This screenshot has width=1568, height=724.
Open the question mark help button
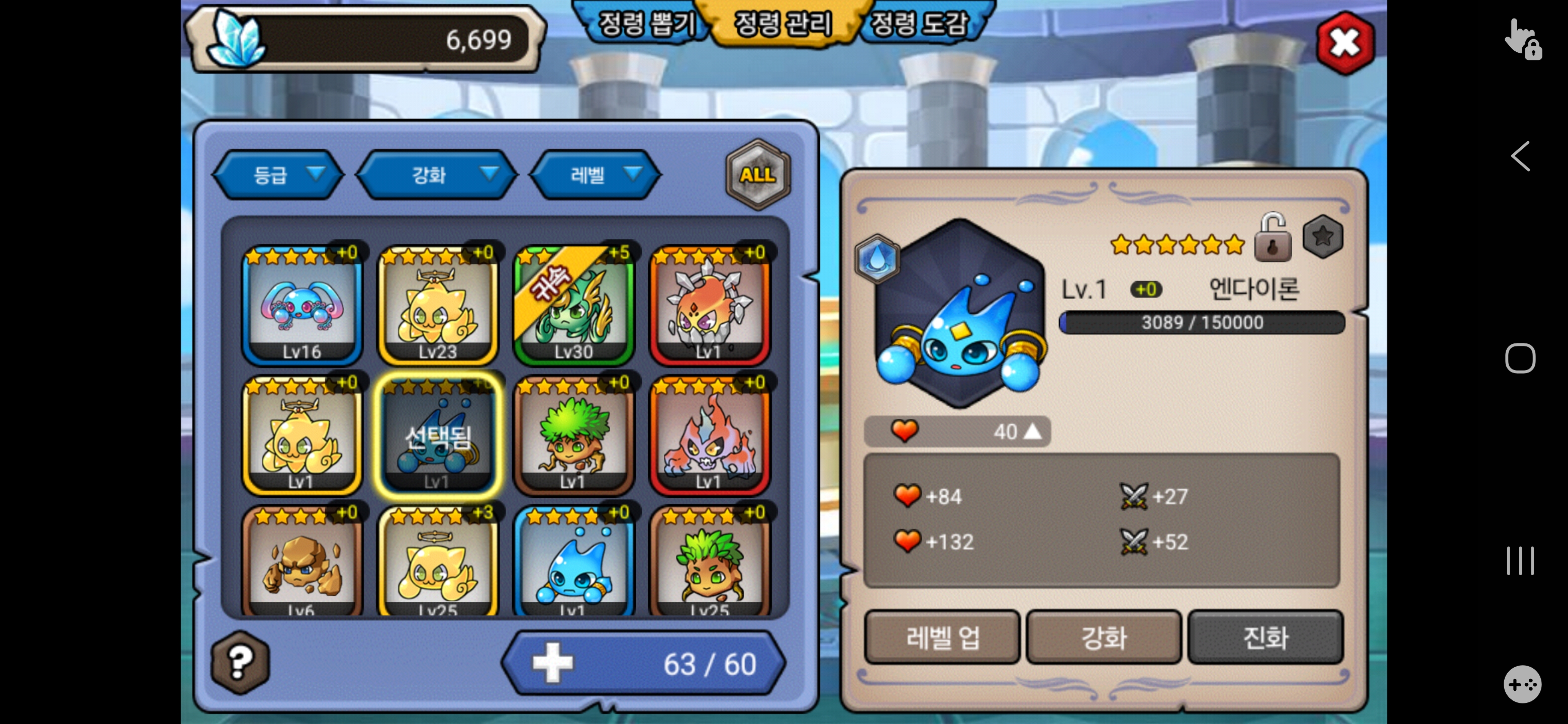240,662
